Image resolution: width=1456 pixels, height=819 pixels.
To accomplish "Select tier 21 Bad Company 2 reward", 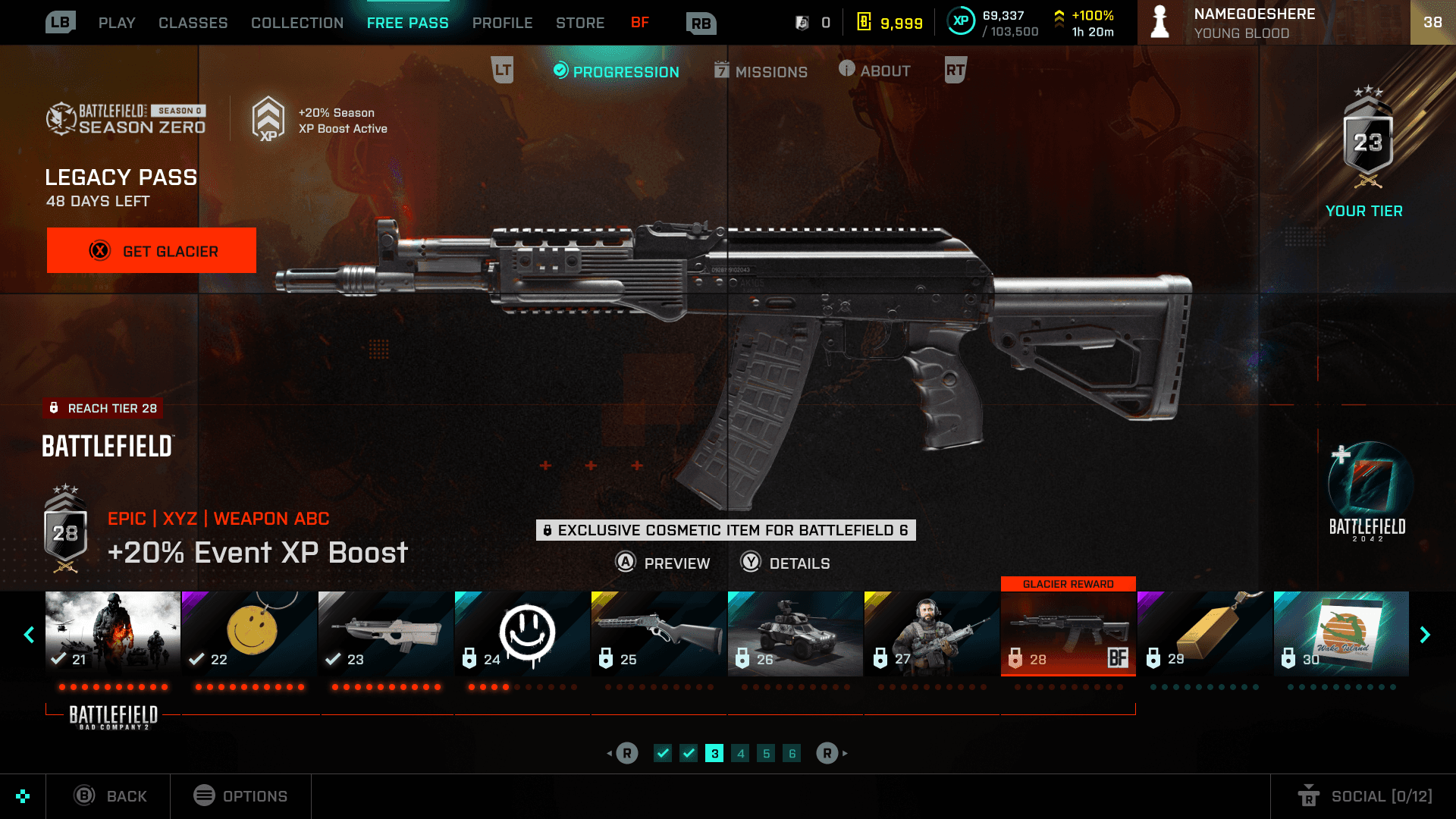I will [113, 633].
